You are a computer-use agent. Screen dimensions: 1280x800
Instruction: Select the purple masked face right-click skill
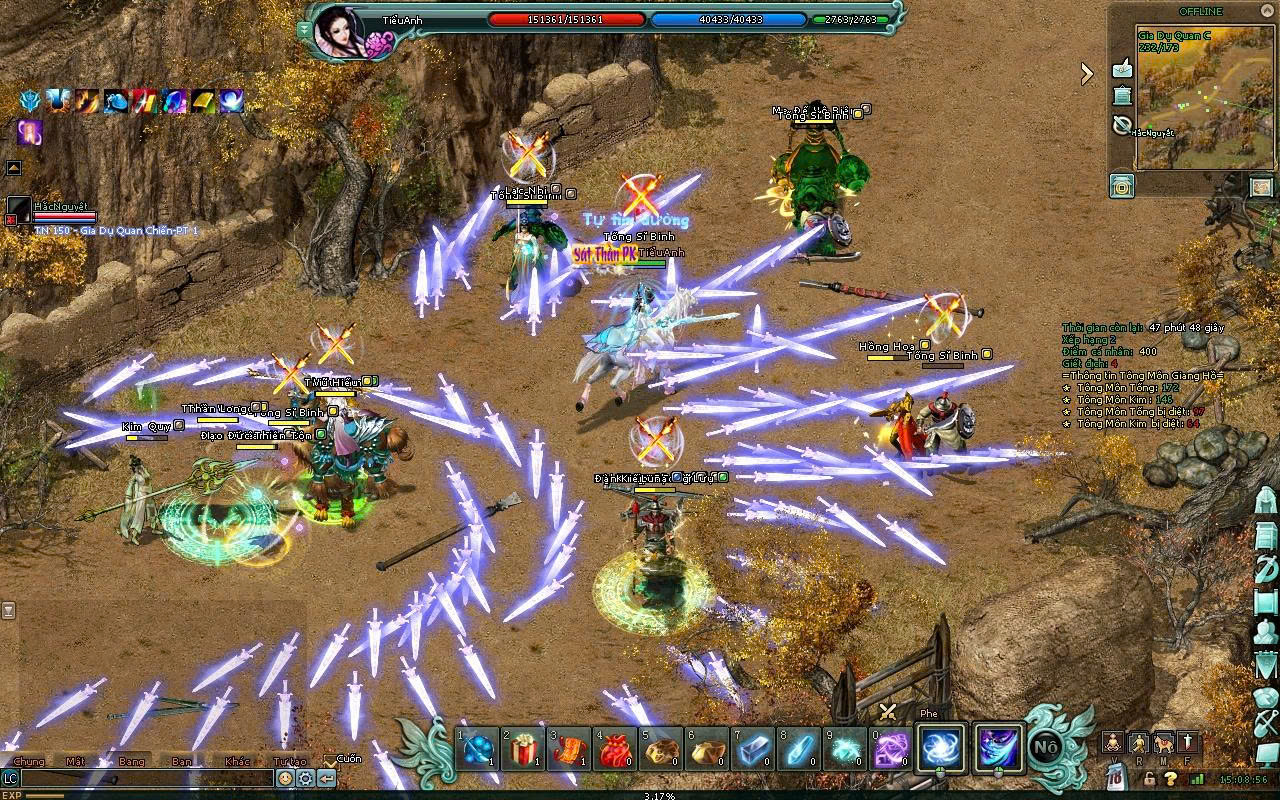pyautogui.click(x=999, y=749)
